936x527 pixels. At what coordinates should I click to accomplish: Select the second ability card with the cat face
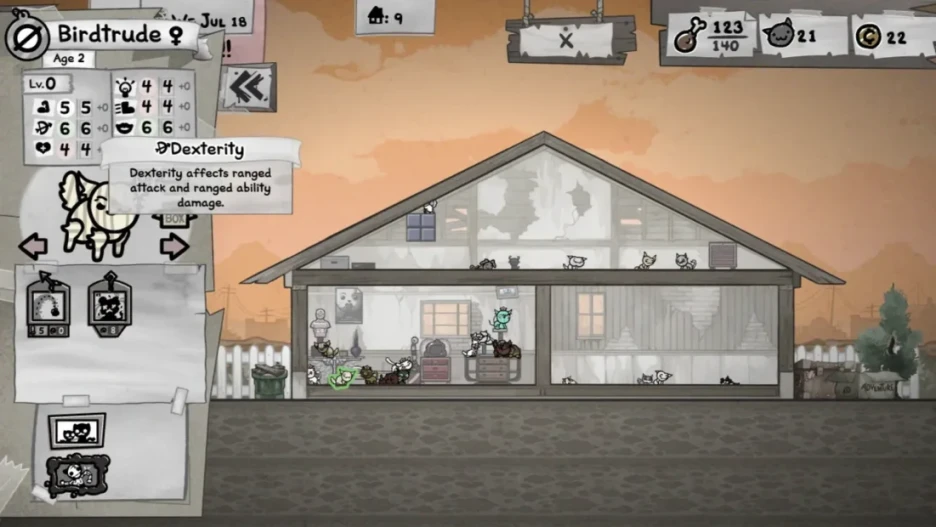coord(109,304)
